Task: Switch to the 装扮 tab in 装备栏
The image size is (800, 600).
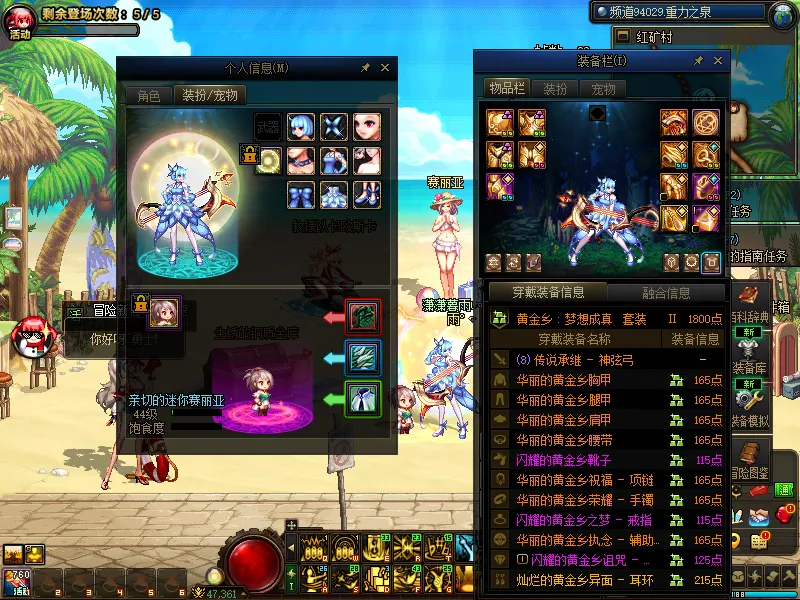Action: 554,88
